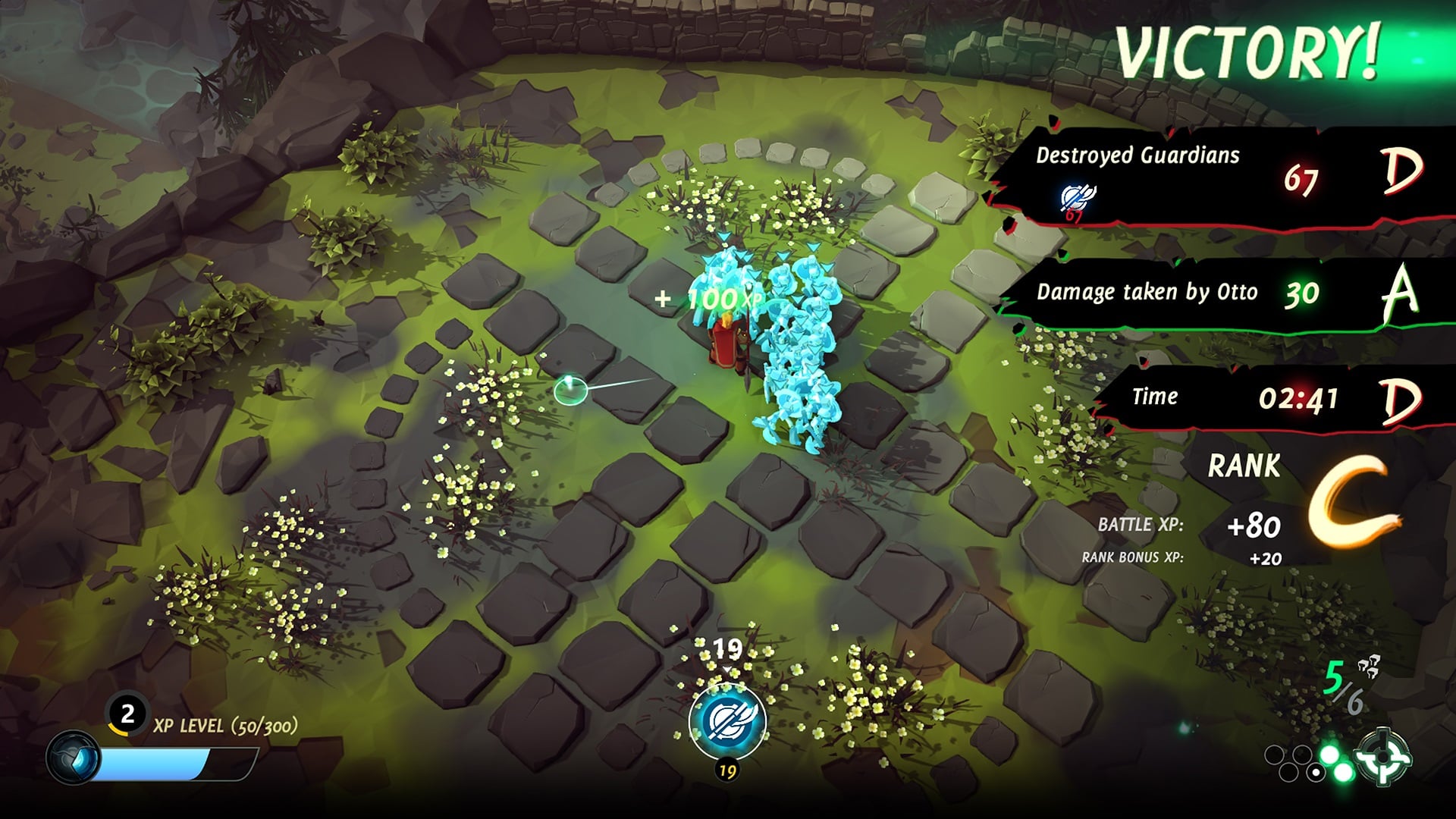Screen dimensions: 1456x819
Task: Select the sword guardian ability icon
Action: pos(727,720)
